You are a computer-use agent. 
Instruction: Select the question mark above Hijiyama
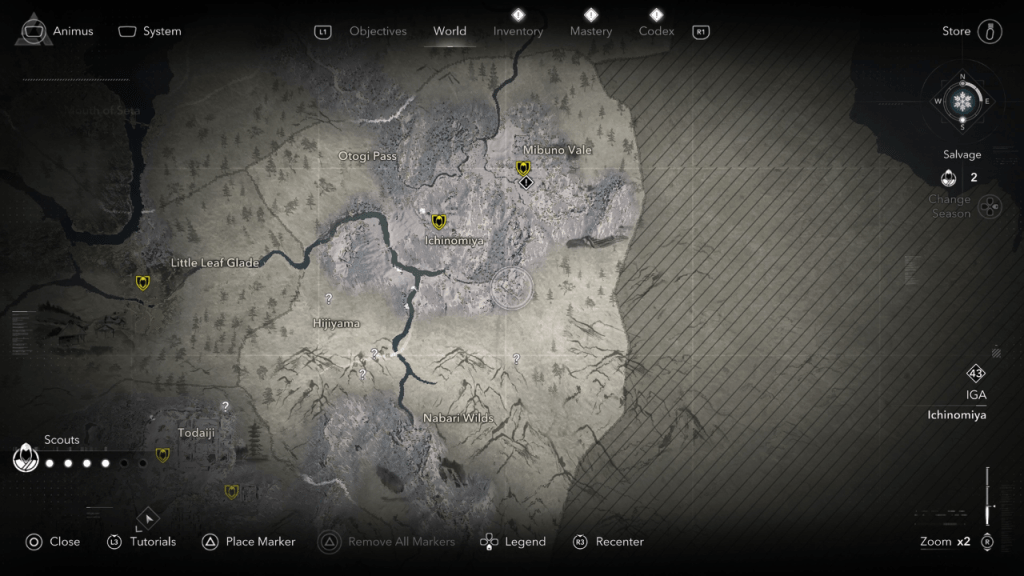coord(329,299)
